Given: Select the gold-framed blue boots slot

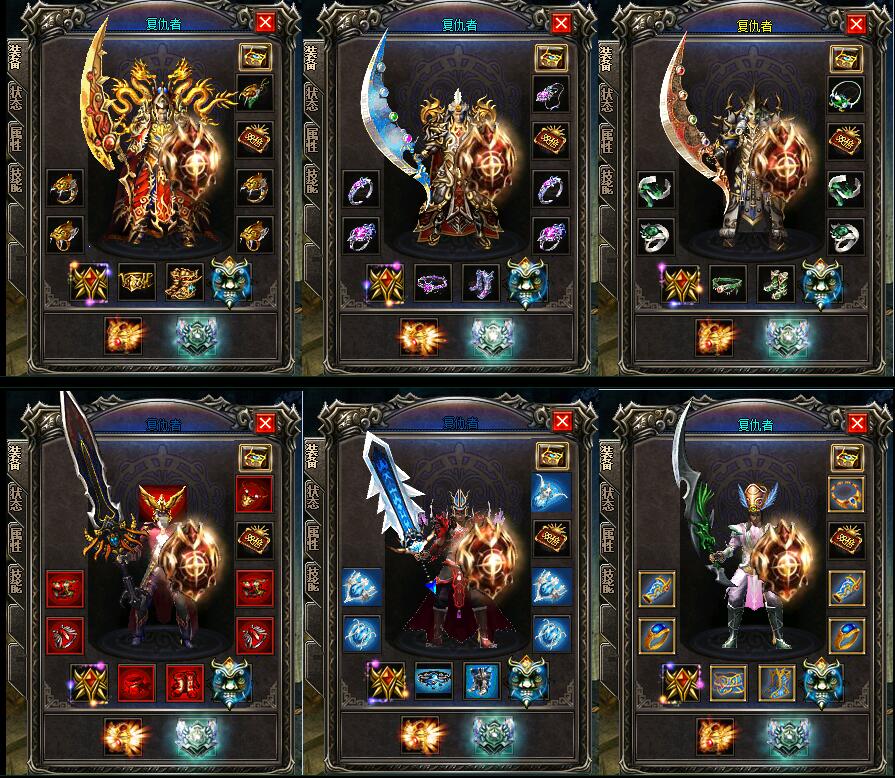Looking at the screenshot, I should coord(776,682).
